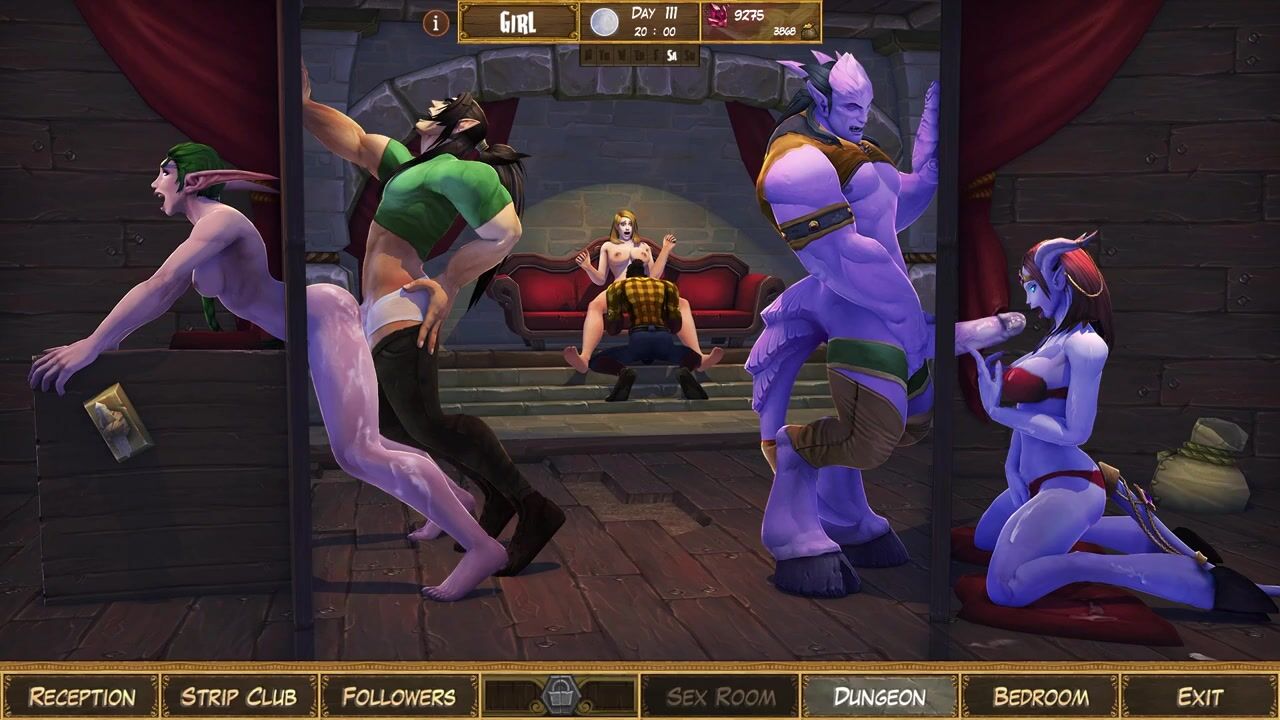Select the Sex Room tab
Viewport: 1280px width, 720px height.
pos(720,696)
